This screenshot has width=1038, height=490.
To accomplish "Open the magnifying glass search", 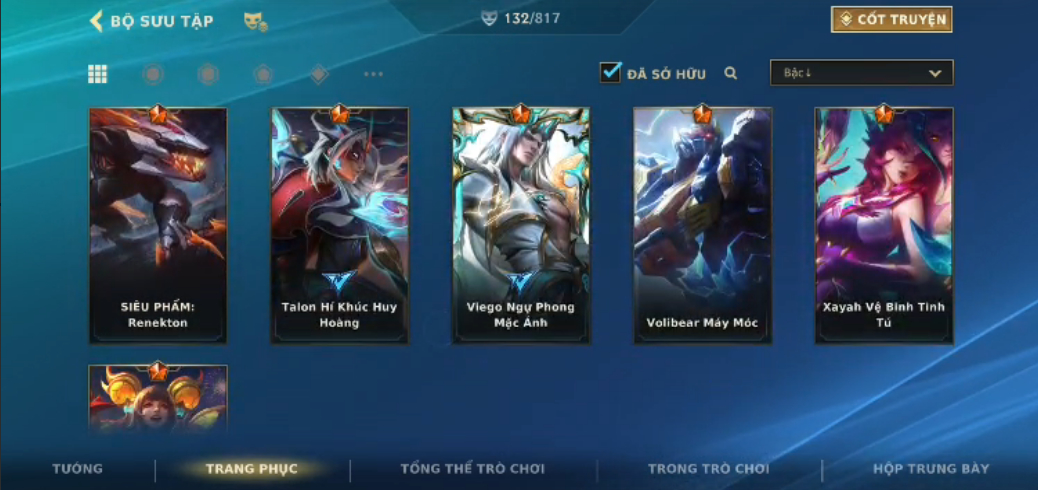I will [x=731, y=73].
